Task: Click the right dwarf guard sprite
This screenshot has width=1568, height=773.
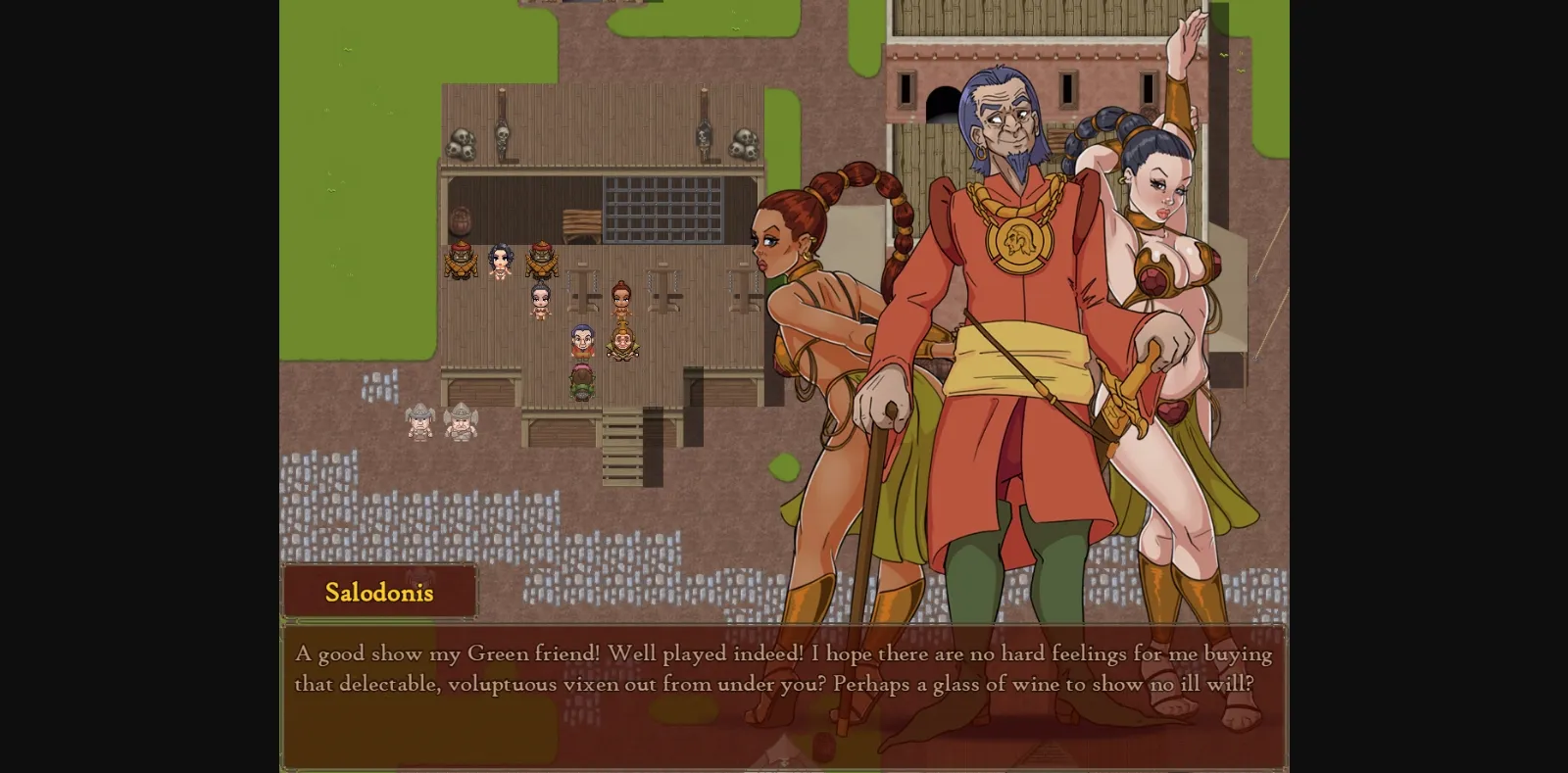Action: pos(459,423)
